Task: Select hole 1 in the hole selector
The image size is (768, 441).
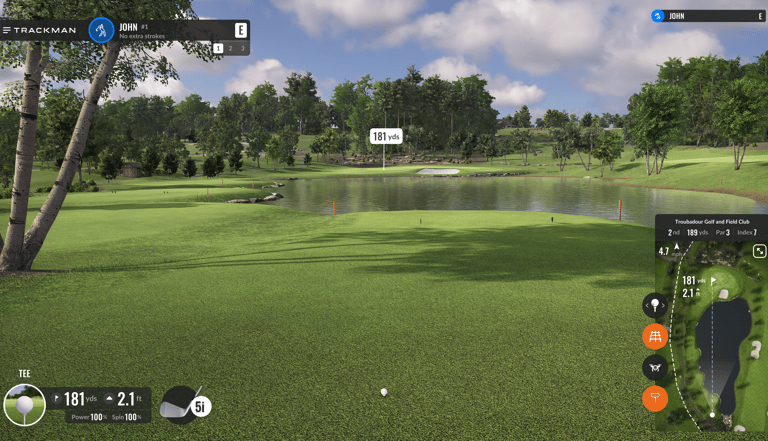Action: pos(218,48)
